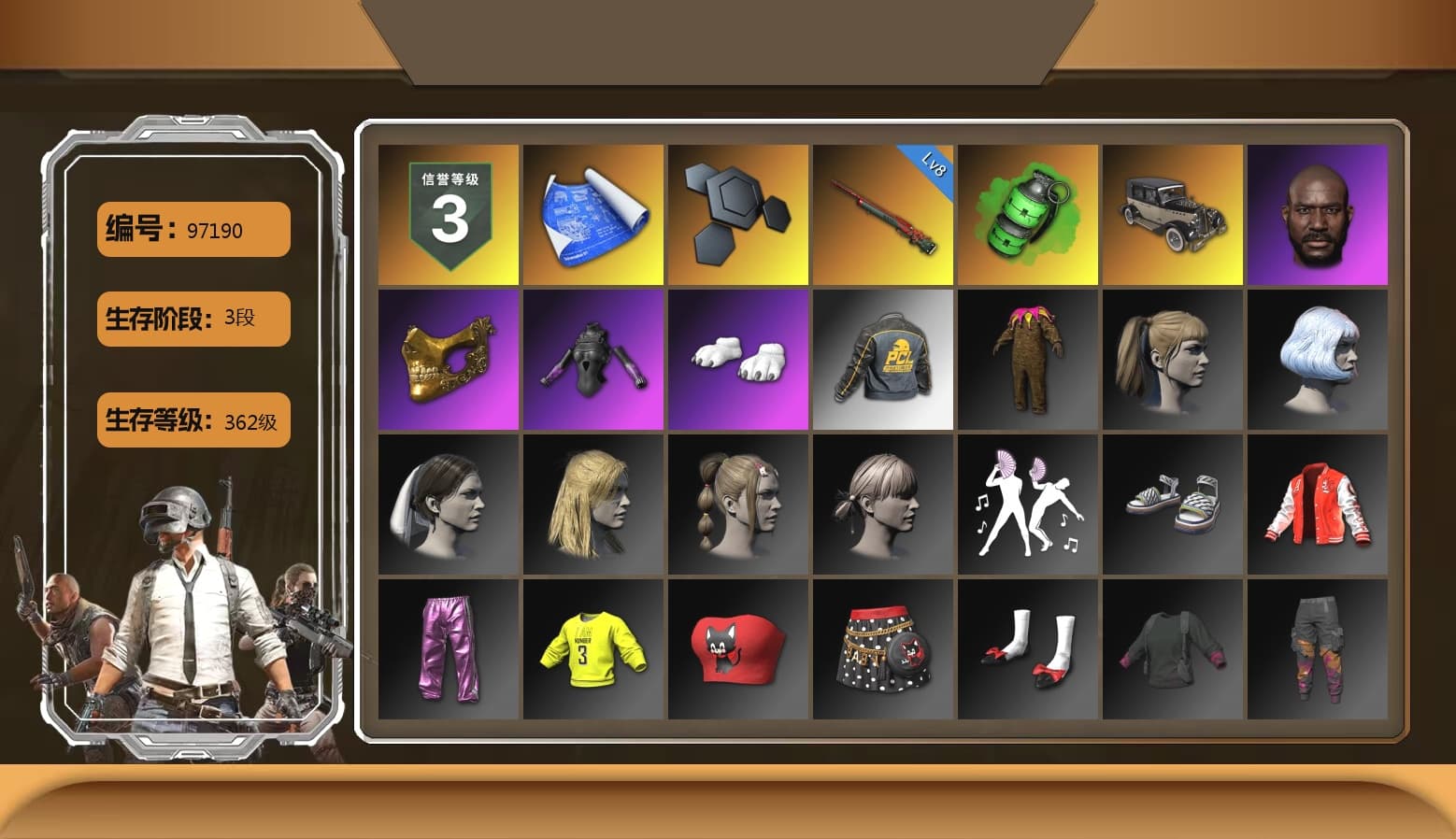Click the green grenade skin

(1028, 213)
